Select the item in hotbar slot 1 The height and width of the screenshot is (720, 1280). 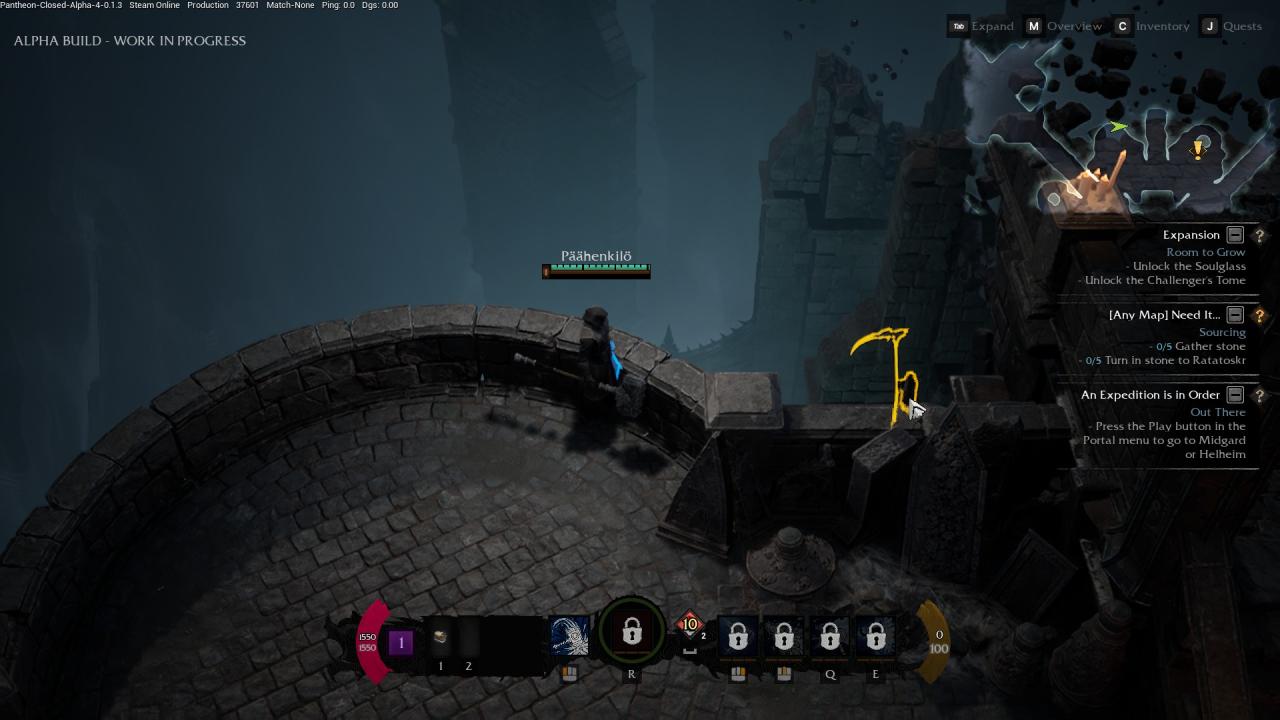pos(440,637)
